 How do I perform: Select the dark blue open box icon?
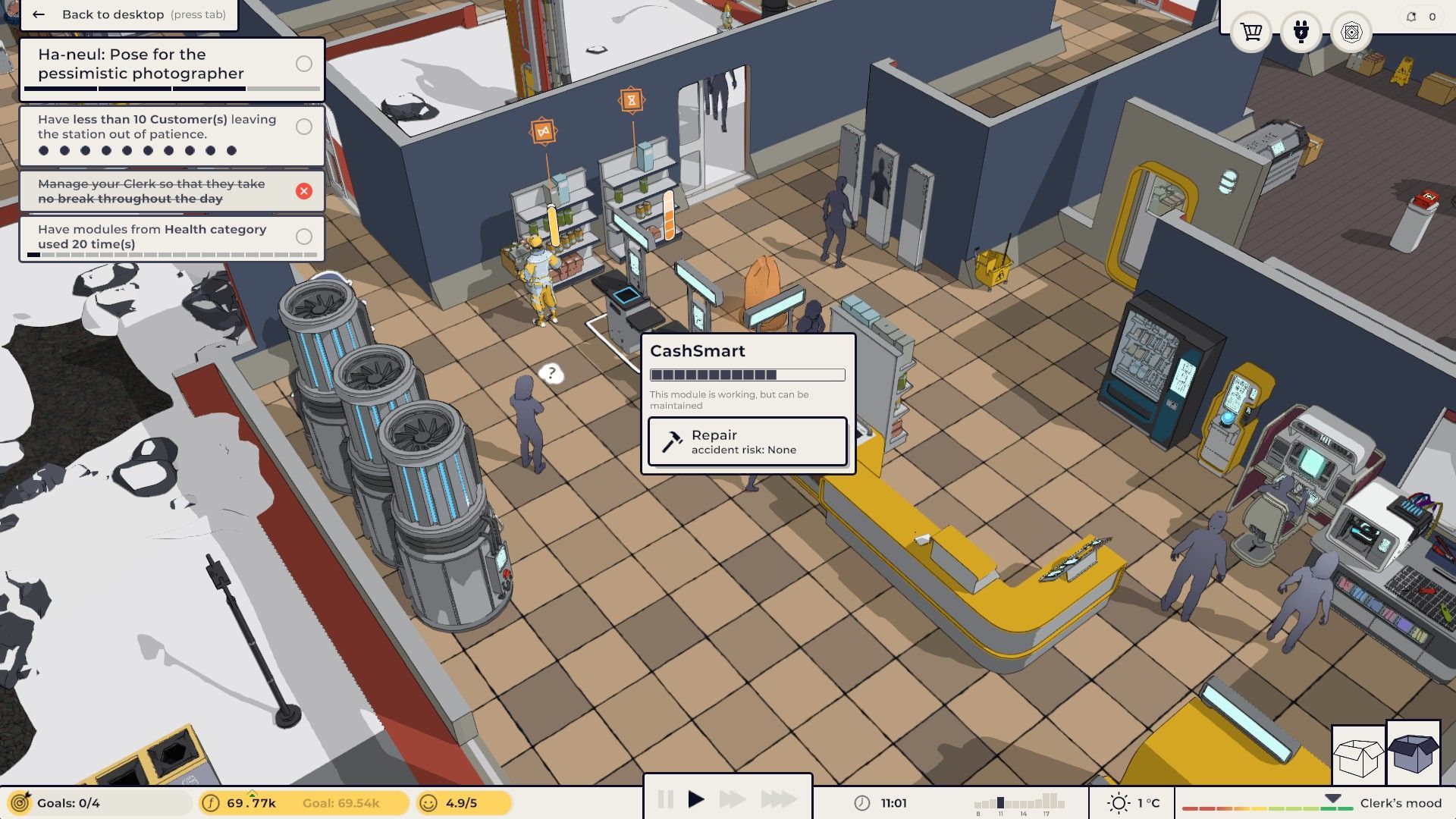[1414, 753]
